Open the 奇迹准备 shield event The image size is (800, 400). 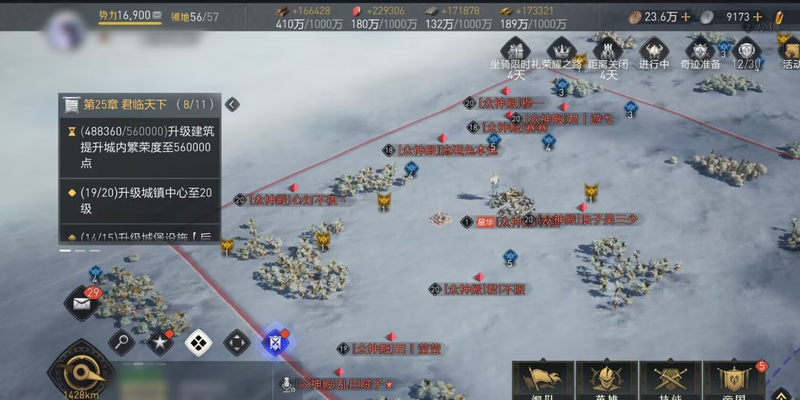point(700,52)
